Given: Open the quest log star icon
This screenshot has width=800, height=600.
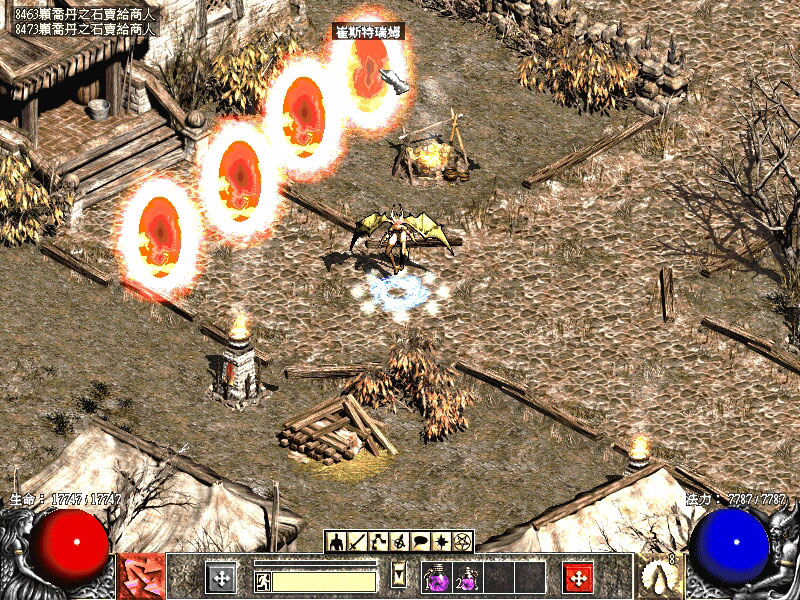Looking at the screenshot, I should [441, 541].
